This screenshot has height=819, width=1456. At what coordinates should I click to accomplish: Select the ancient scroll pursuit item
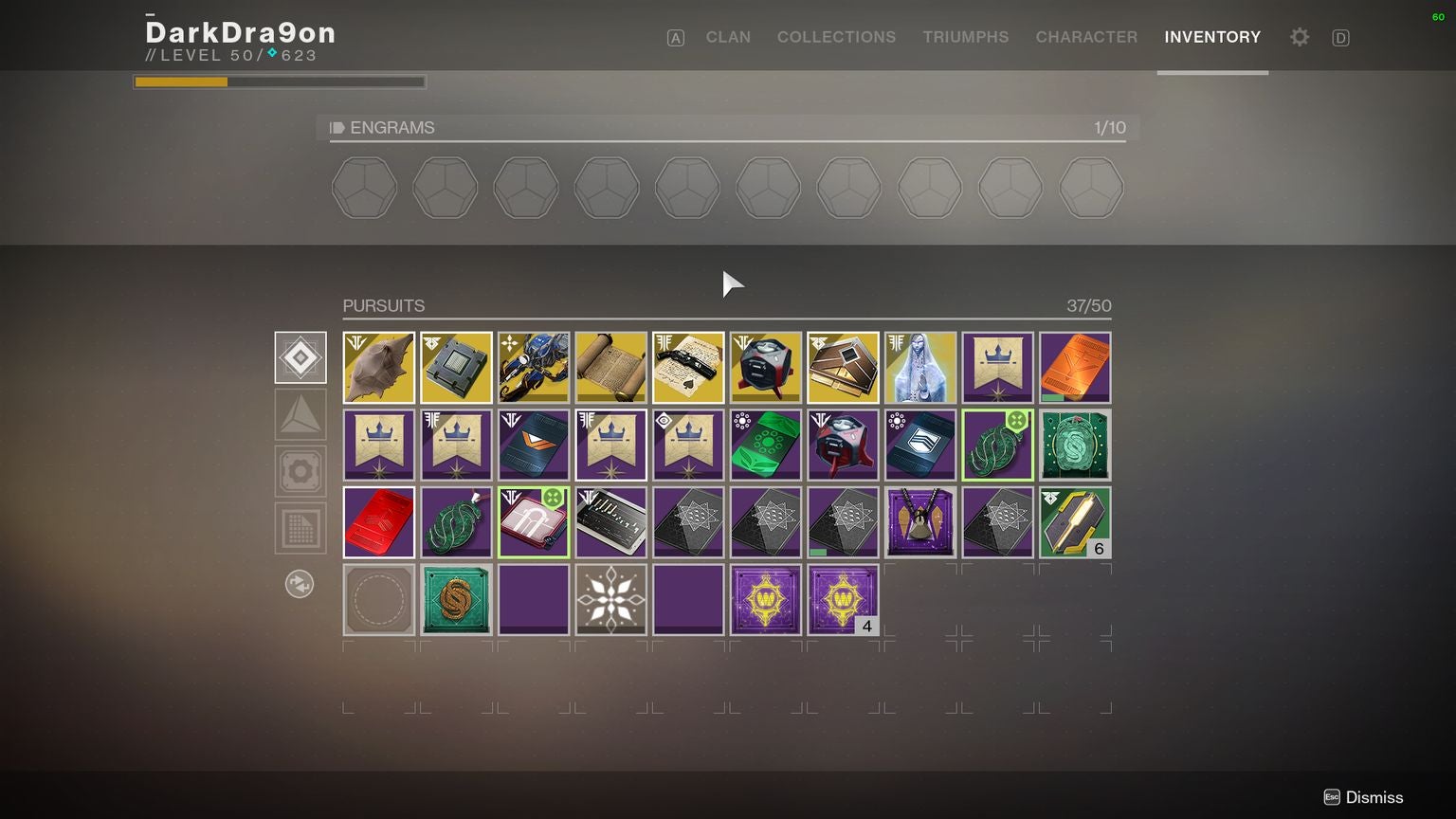(610, 367)
